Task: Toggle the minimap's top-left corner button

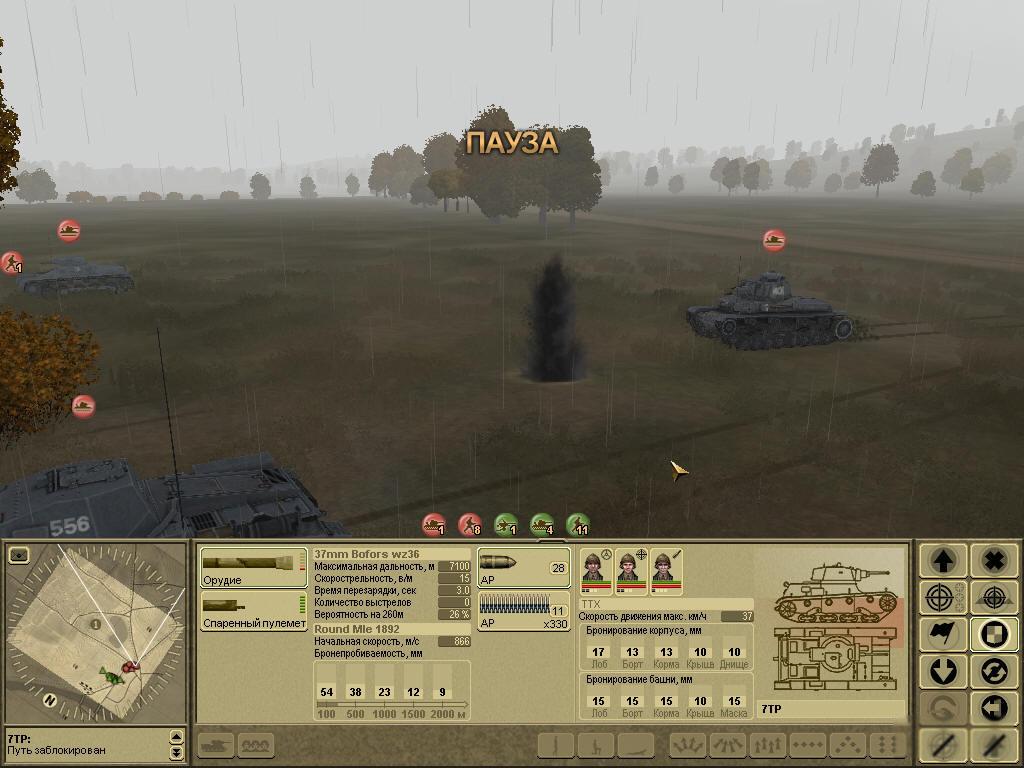Action: tap(19, 556)
